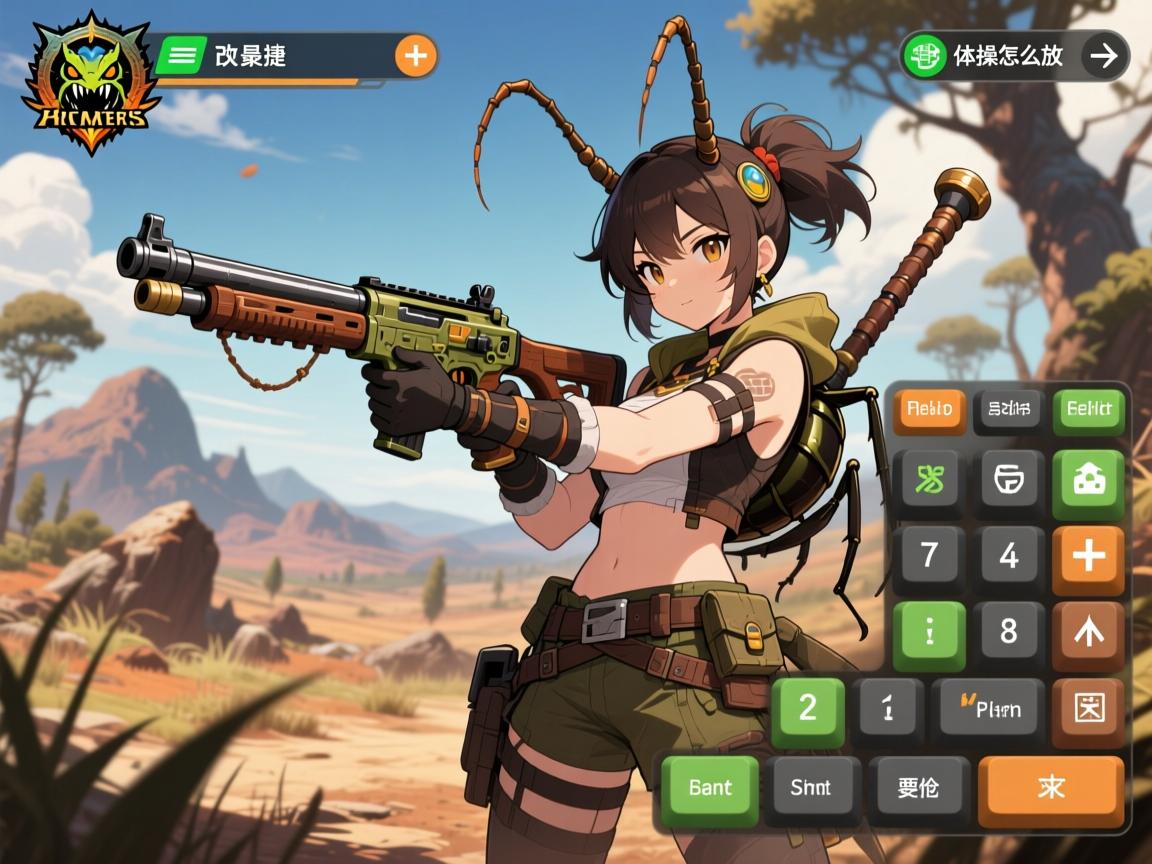Tap the green Behlt button
The height and width of the screenshot is (864, 1152).
[1089, 410]
